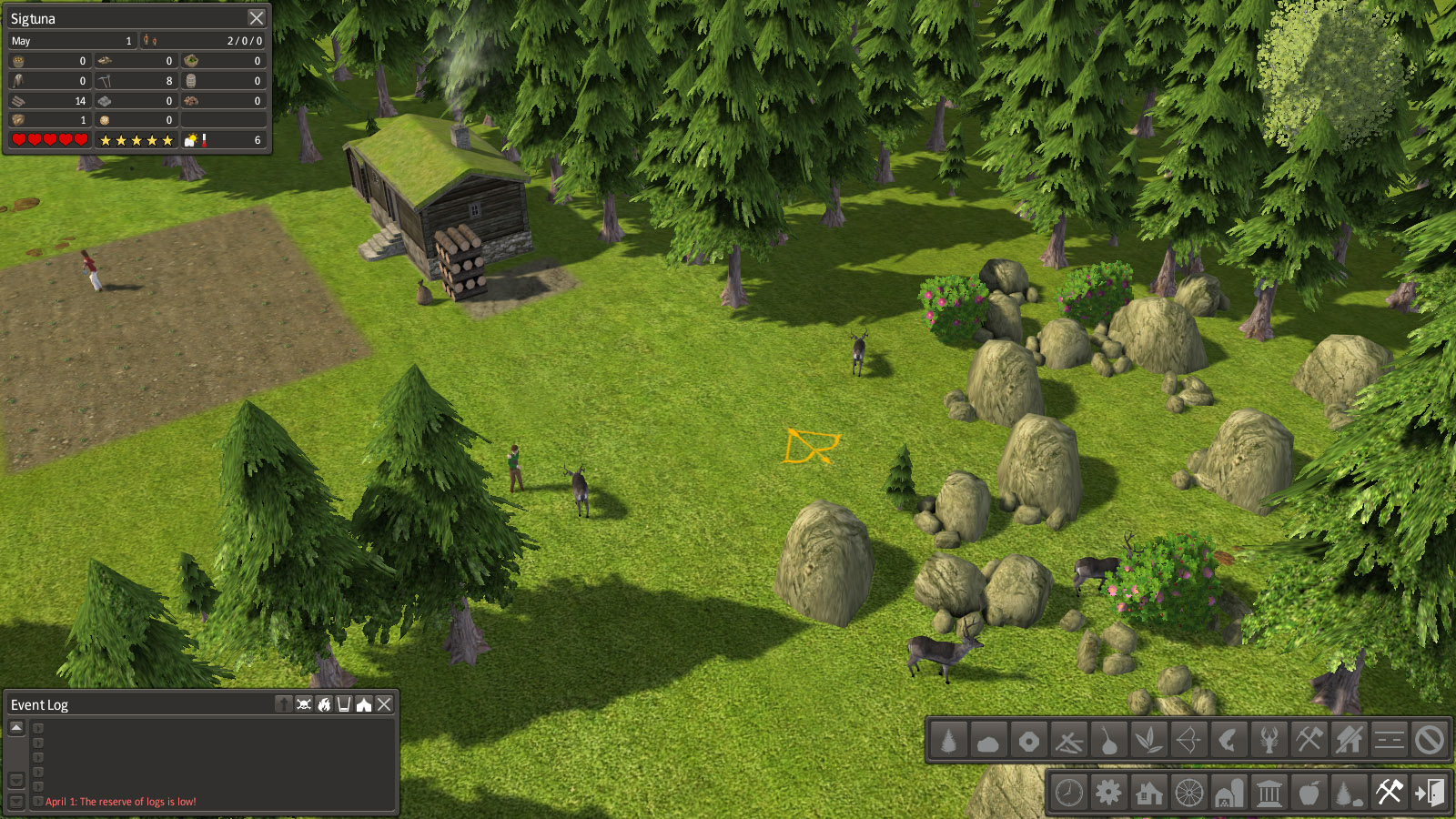Choose the collect stone tool
1456x819 pixels.
[988, 741]
